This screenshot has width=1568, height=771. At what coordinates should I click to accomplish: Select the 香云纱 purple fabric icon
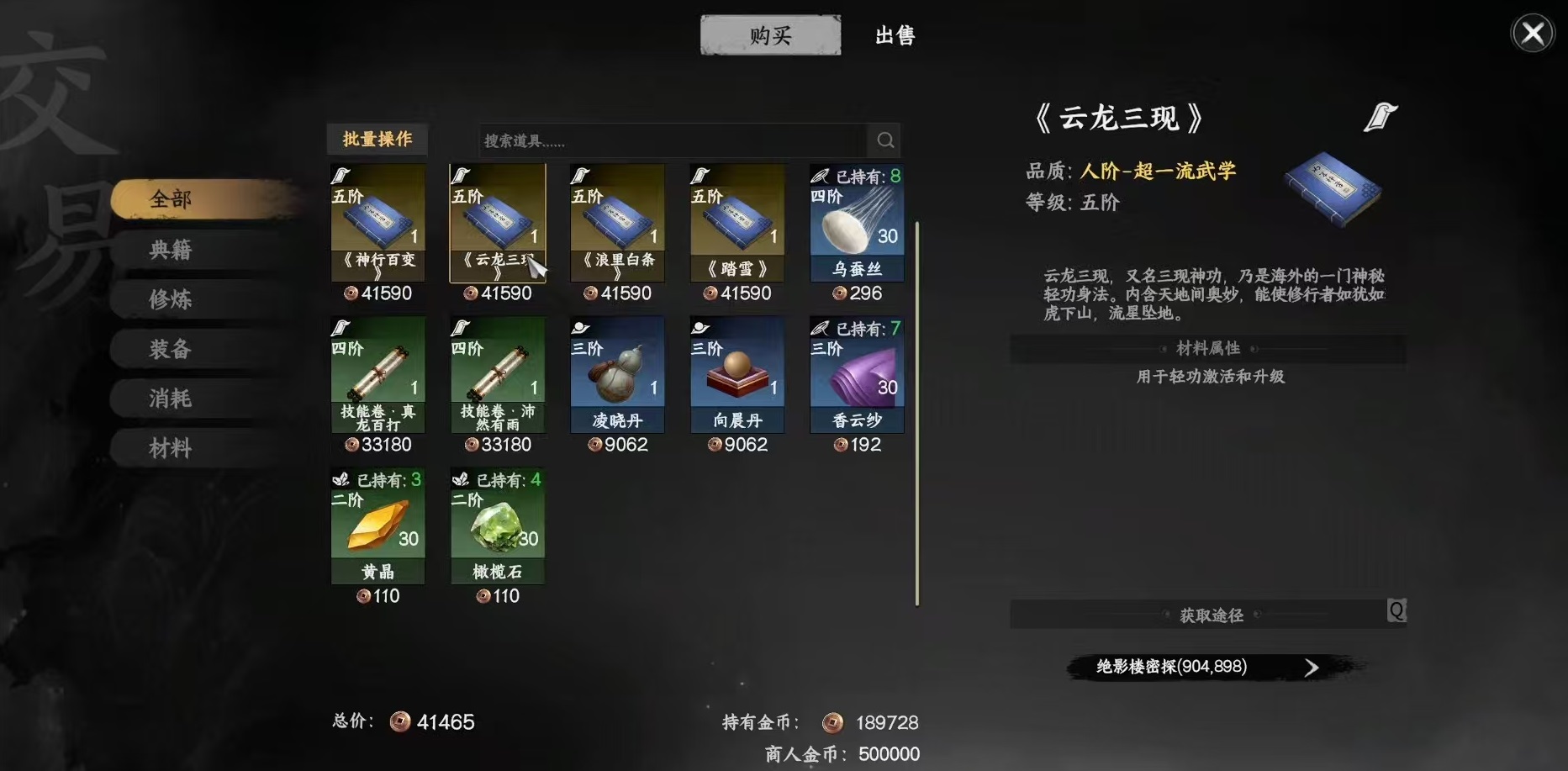point(856,374)
